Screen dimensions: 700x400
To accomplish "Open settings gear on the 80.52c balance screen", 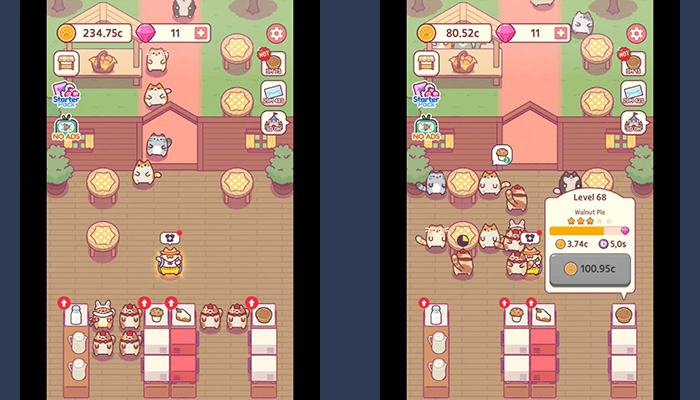I will click(636, 33).
